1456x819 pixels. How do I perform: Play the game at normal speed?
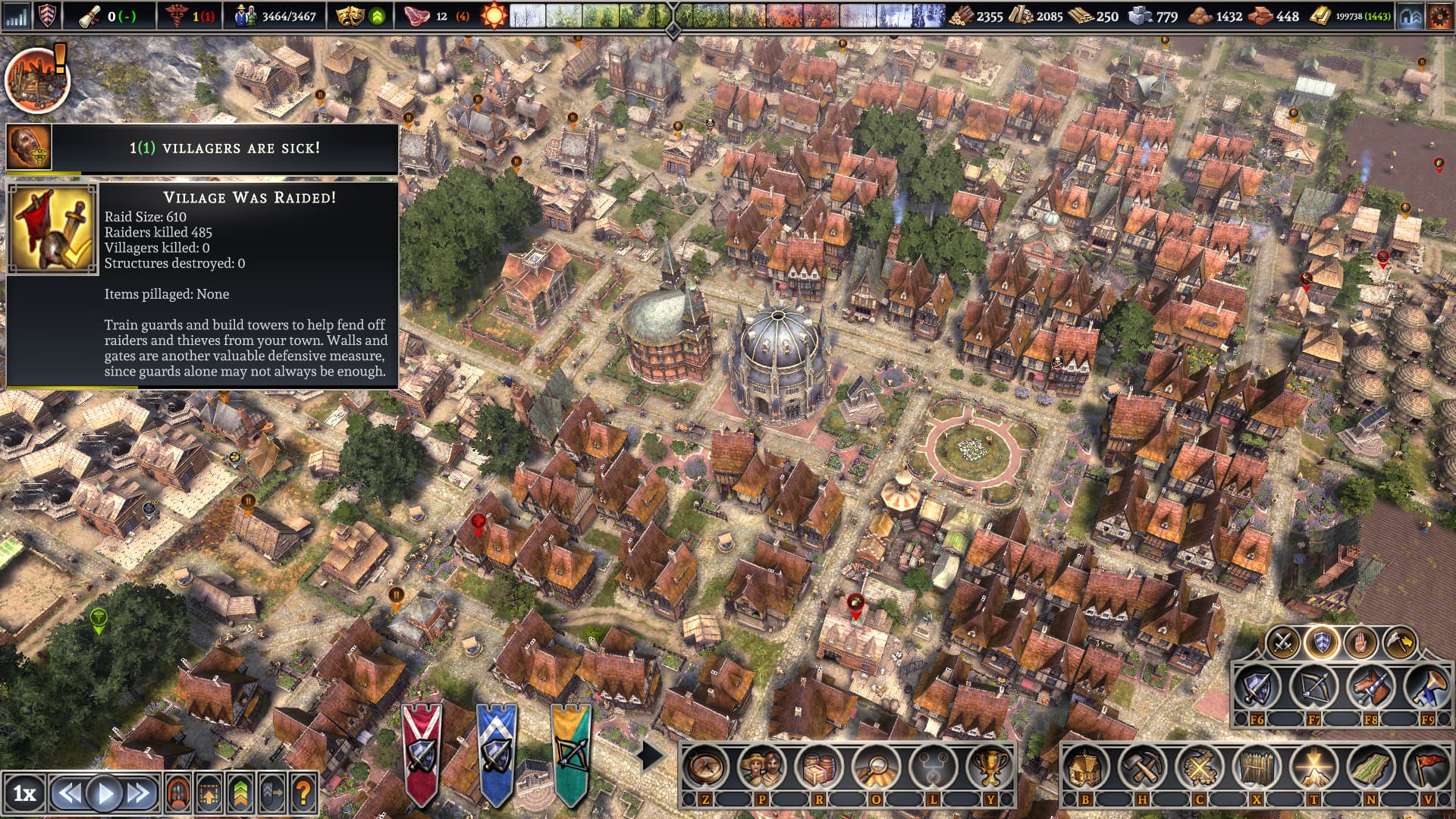(105, 793)
